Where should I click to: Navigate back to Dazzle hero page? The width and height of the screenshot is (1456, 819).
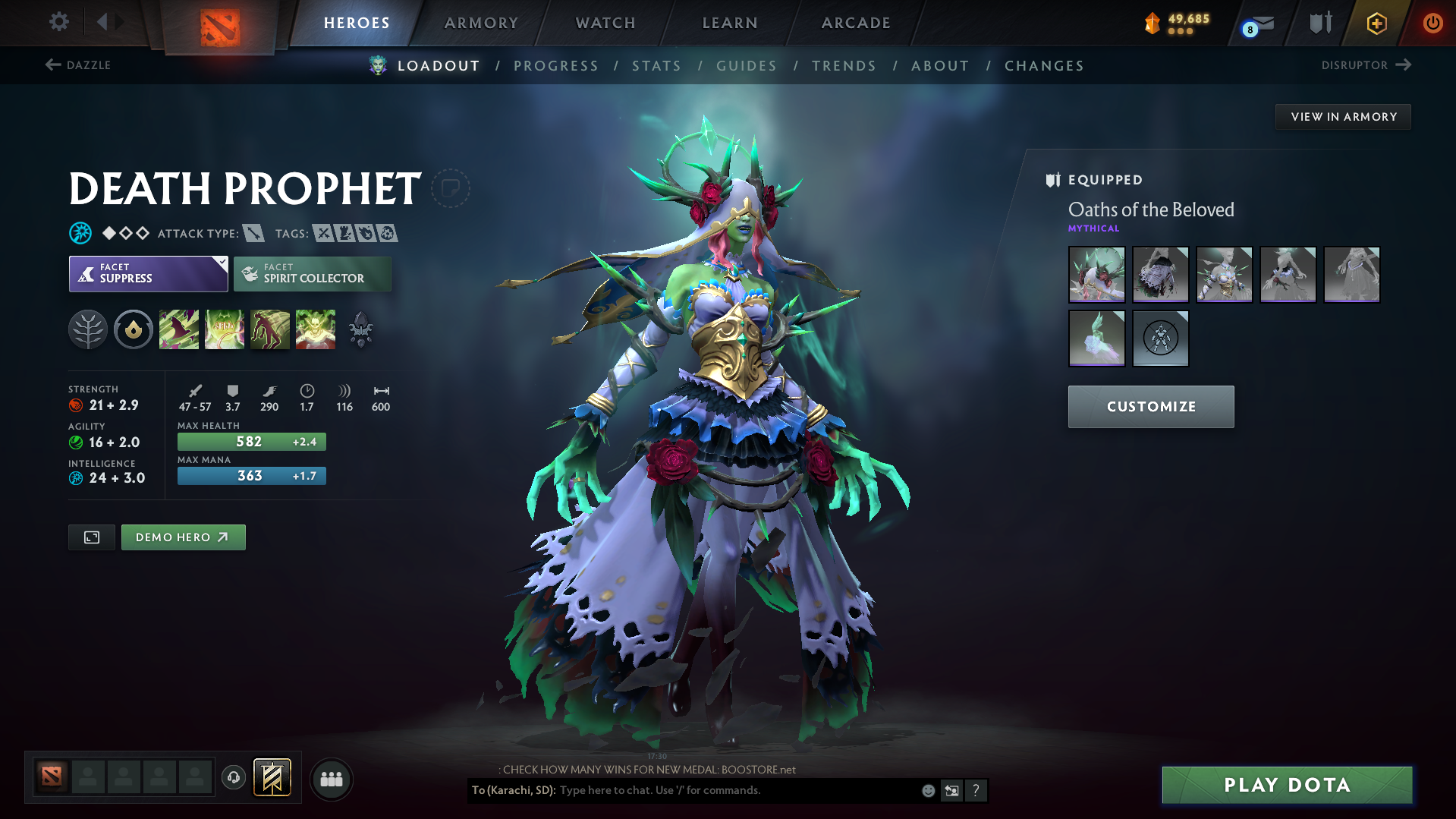tap(78, 65)
